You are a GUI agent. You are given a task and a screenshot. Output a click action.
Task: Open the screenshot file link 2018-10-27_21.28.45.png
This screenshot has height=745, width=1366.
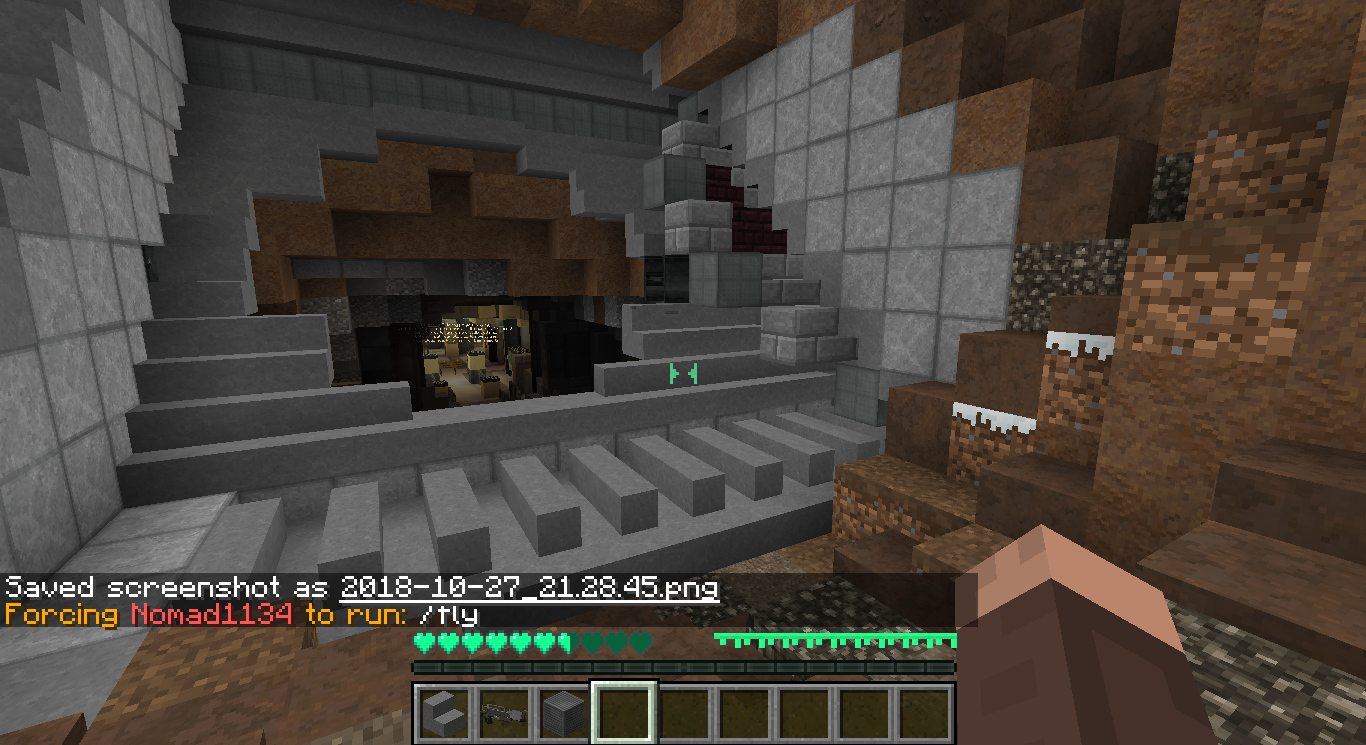click(530, 589)
